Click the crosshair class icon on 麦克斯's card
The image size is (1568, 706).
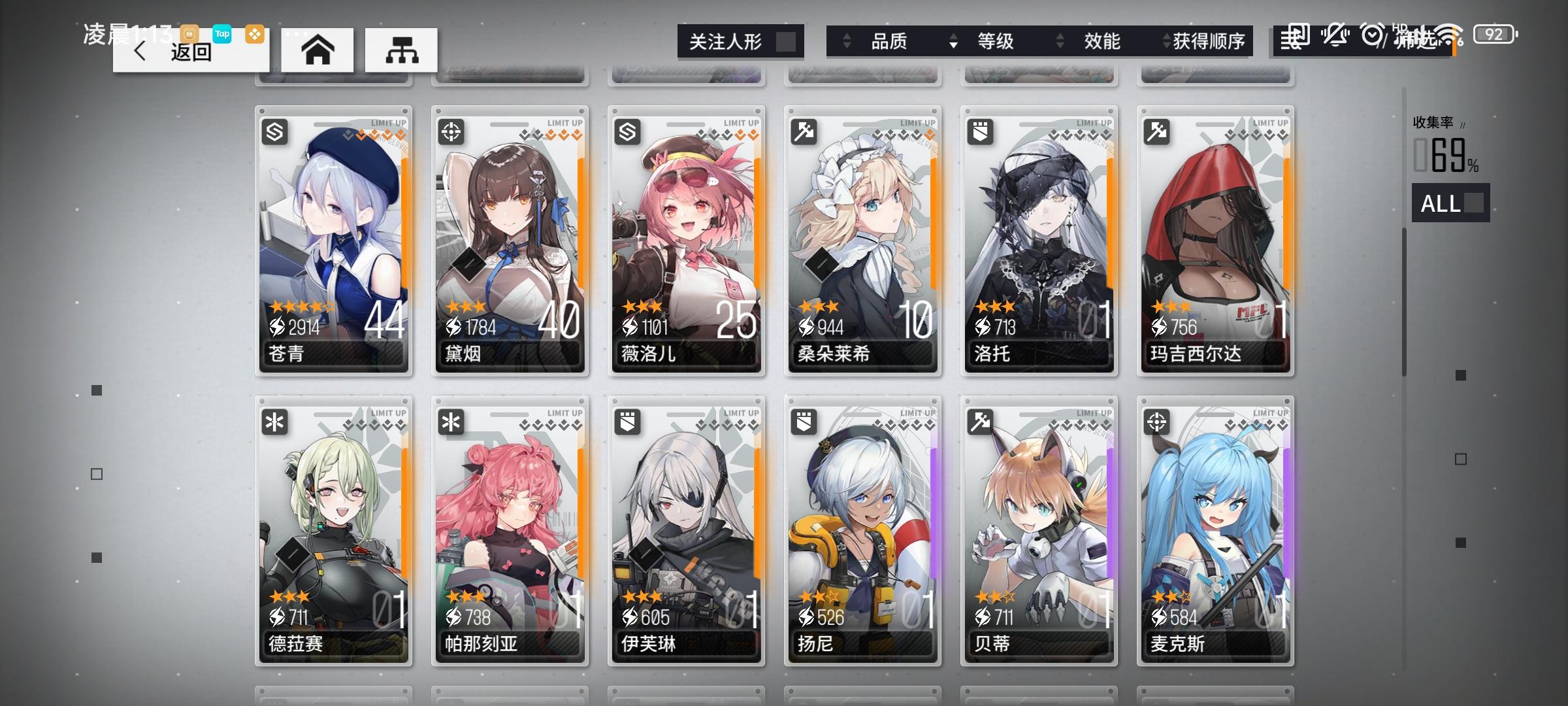(1158, 422)
